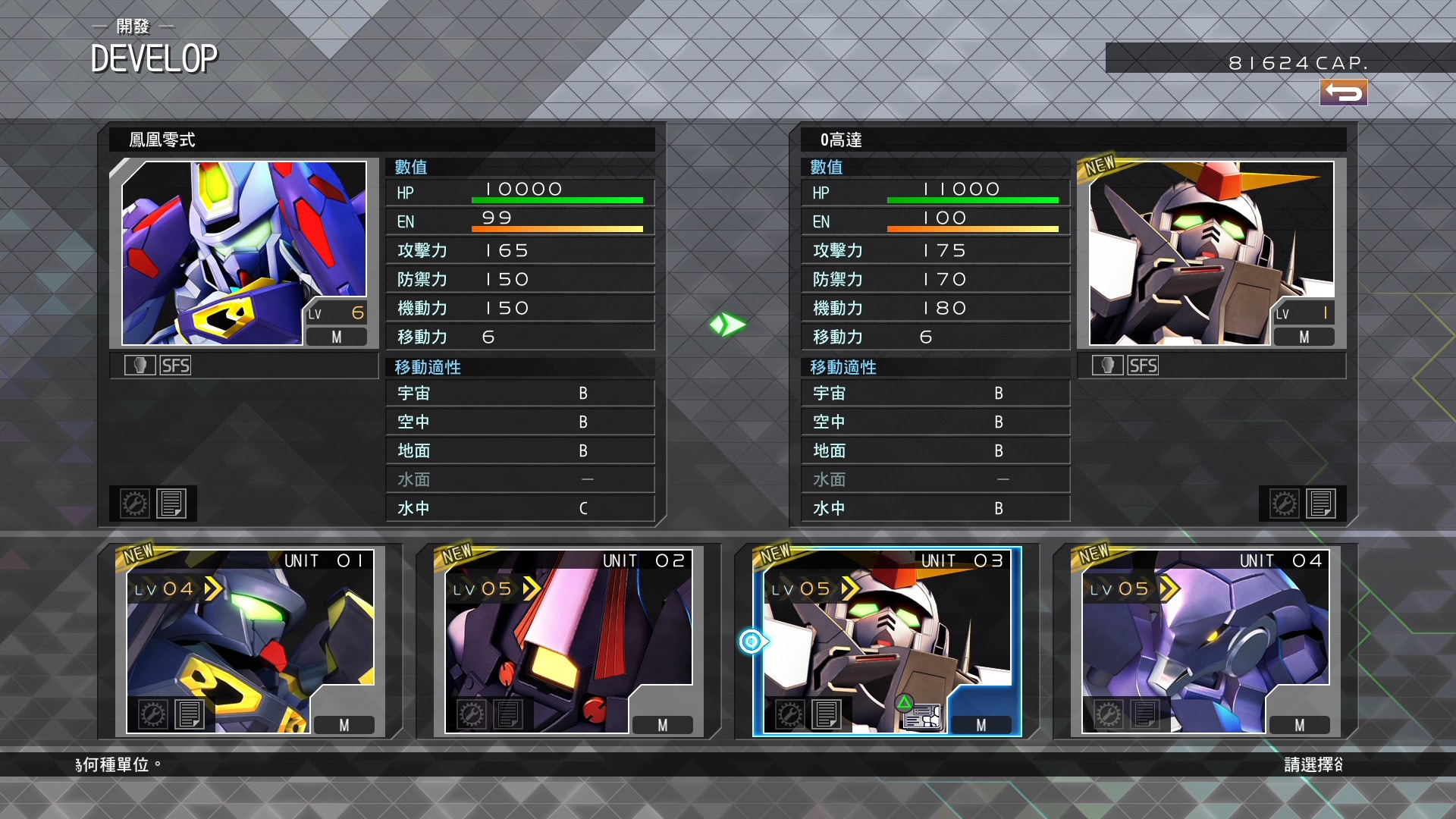
Task: Select the highlighted UNIT 03 card
Action: (887, 641)
